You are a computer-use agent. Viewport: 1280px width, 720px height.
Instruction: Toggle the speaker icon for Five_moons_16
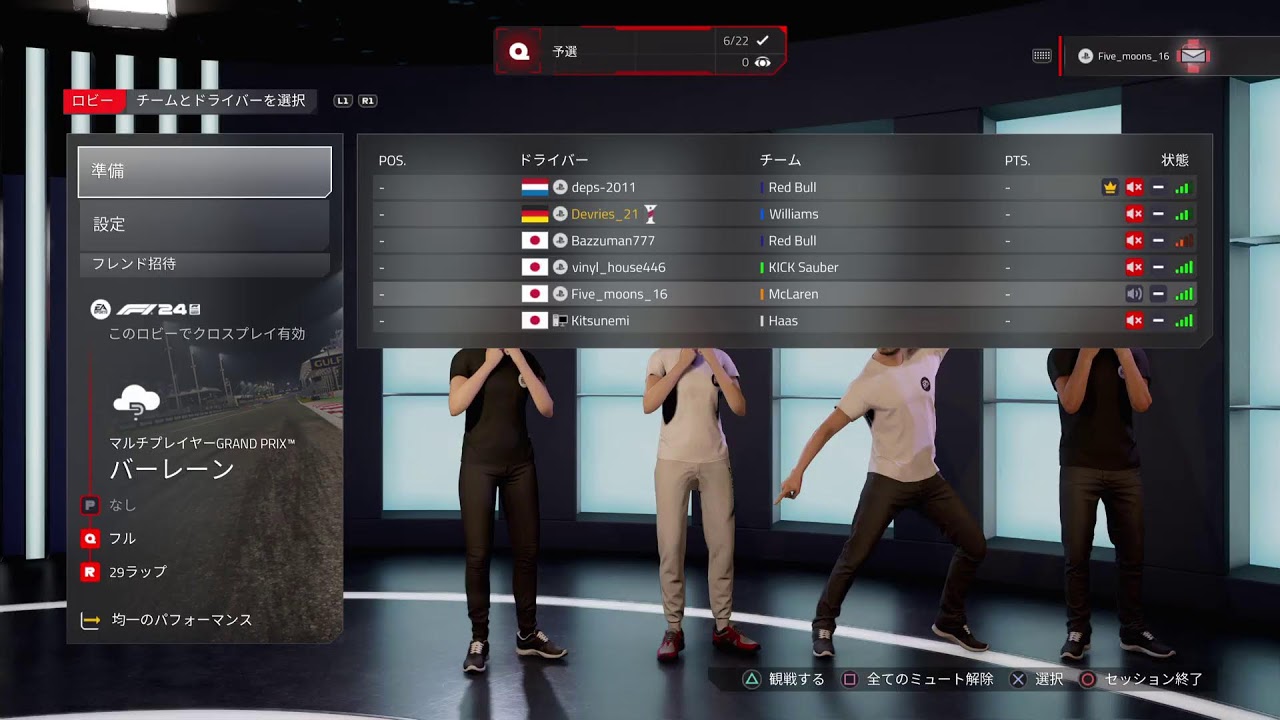pyautogui.click(x=1134, y=294)
